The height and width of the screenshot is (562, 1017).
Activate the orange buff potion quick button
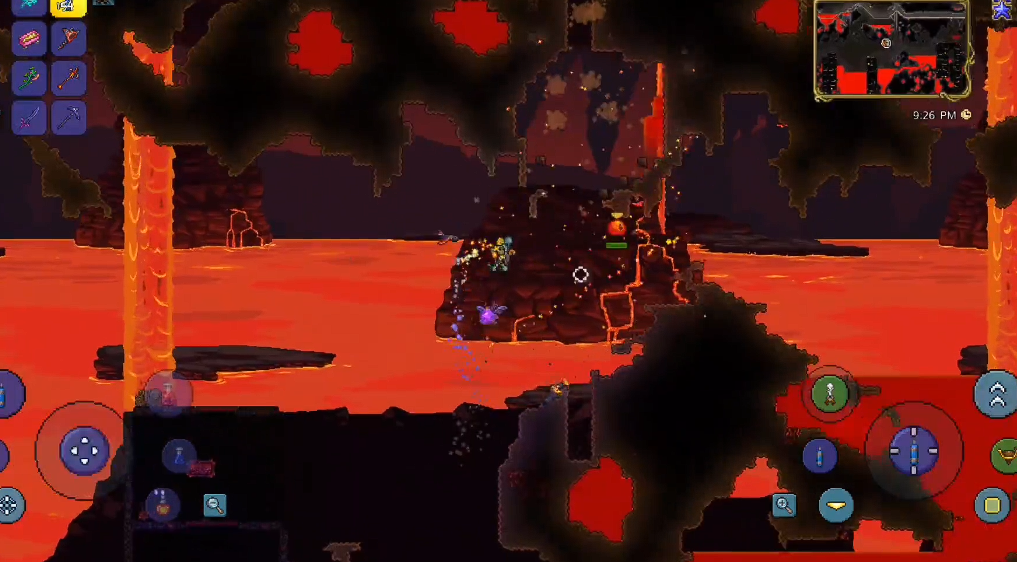(162, 505)
